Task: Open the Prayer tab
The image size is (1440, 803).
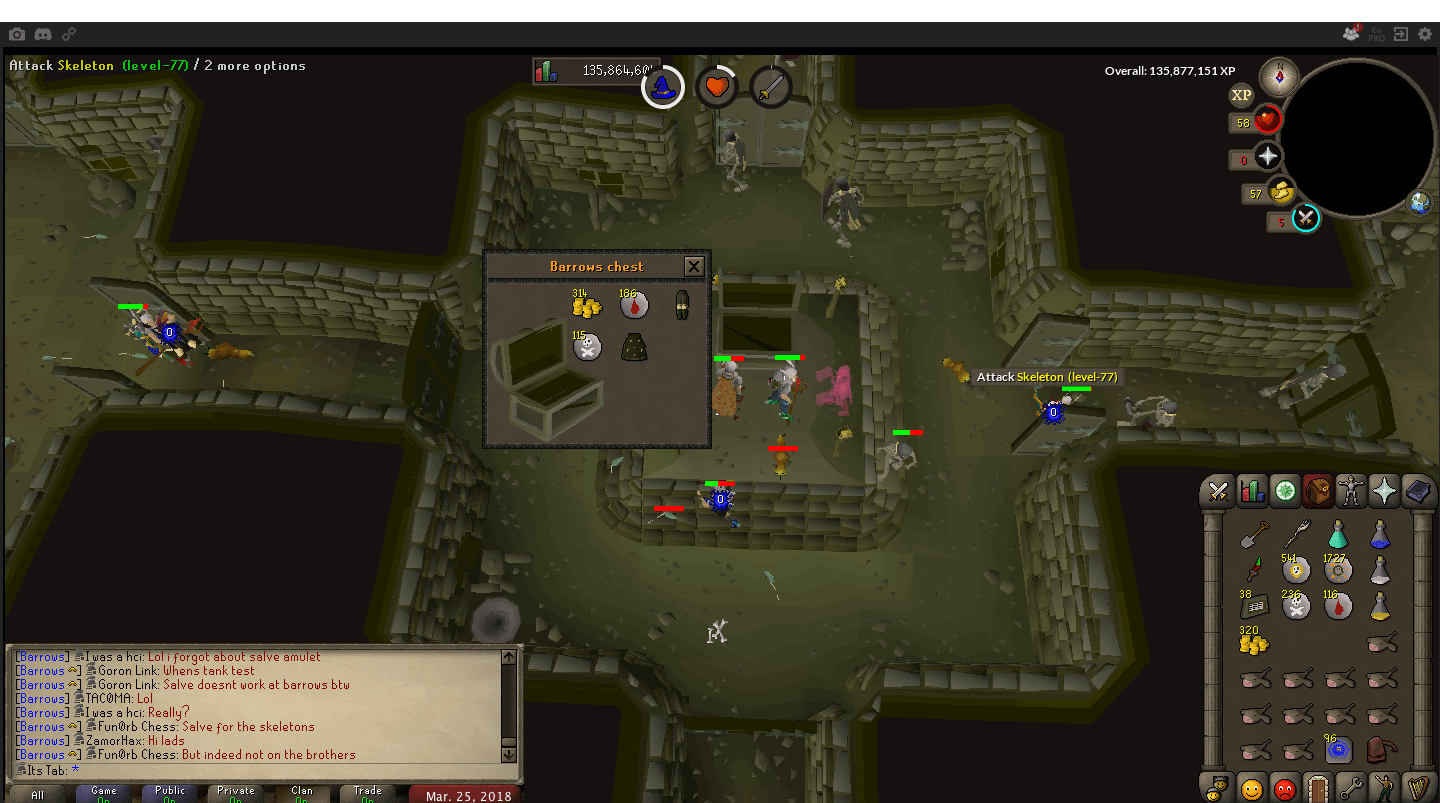Action: coord(1385,490)
